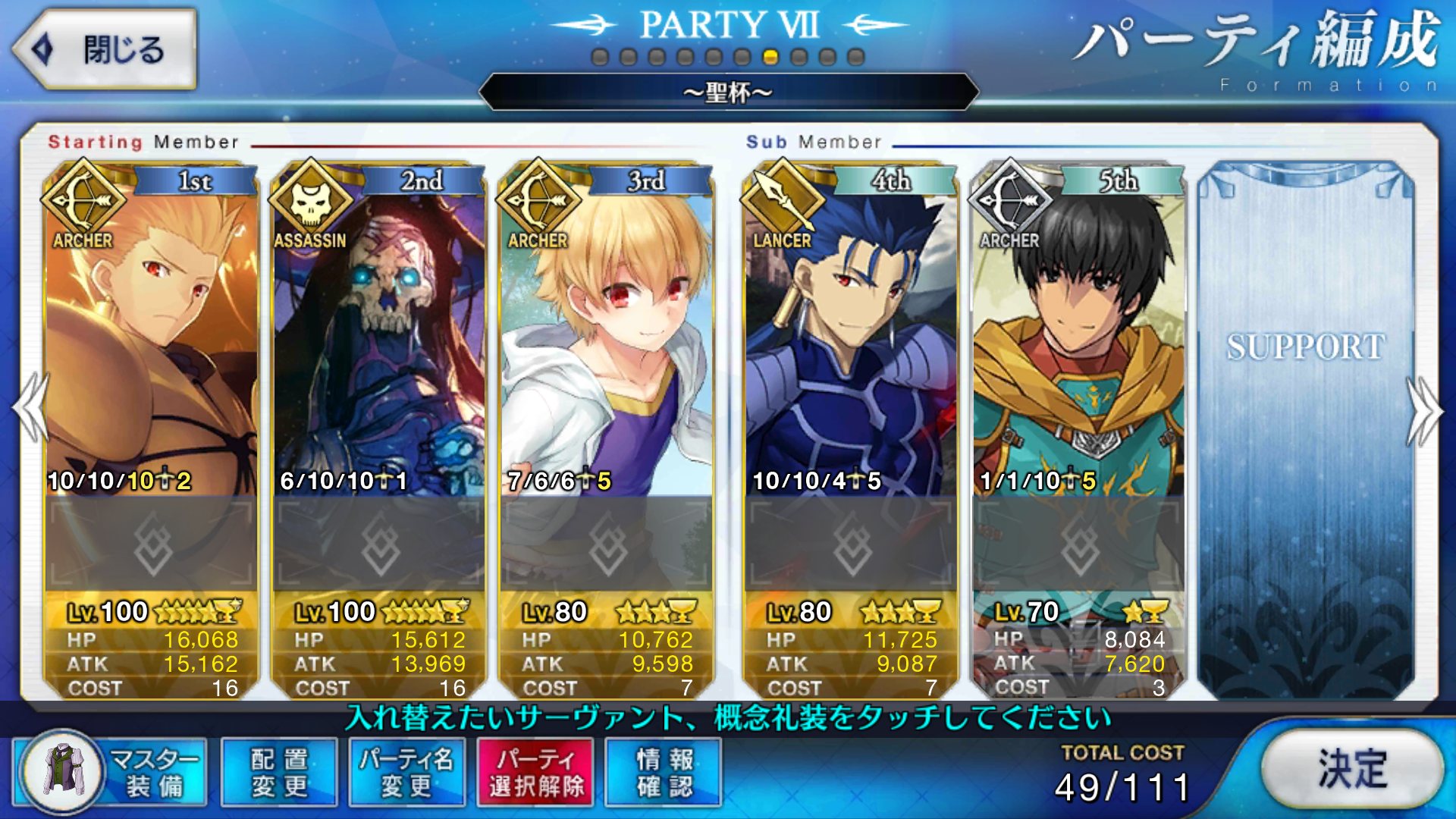Open マスター装備 master equipment
This screenshot has height=819, width=1456.
[x=111, y=772]
